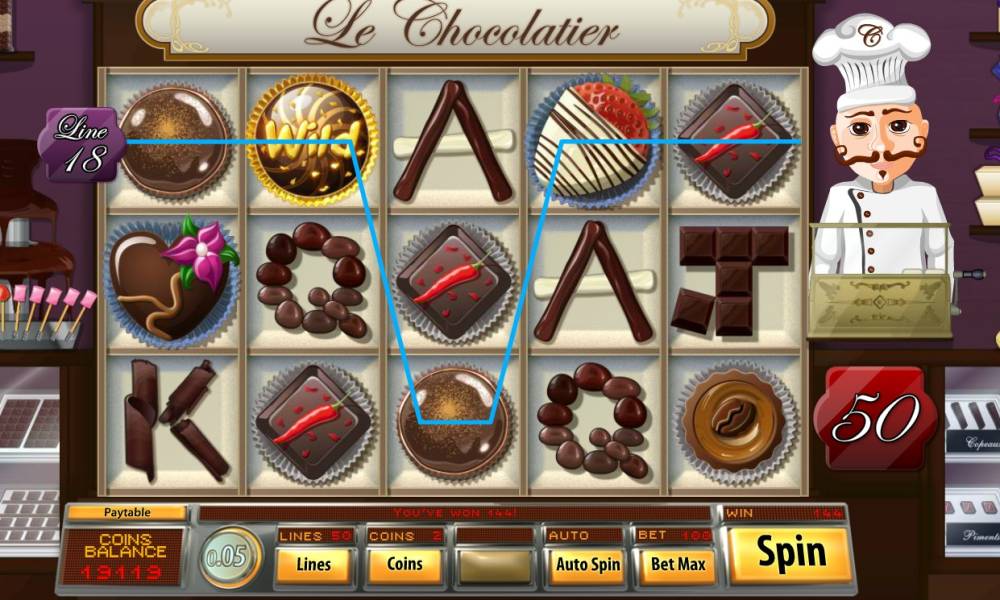Change the 0.05 coin value
Viewport: 1000px width, 600px height.
231,558
